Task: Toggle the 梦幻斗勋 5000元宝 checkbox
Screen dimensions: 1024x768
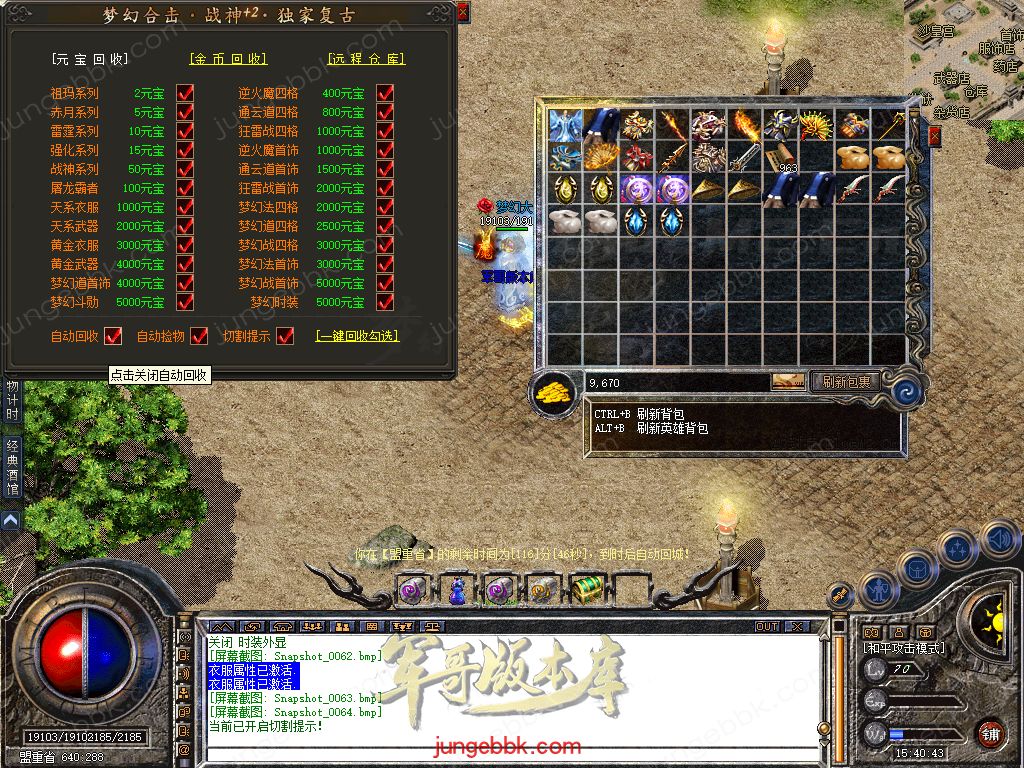Action: point(185,302)
